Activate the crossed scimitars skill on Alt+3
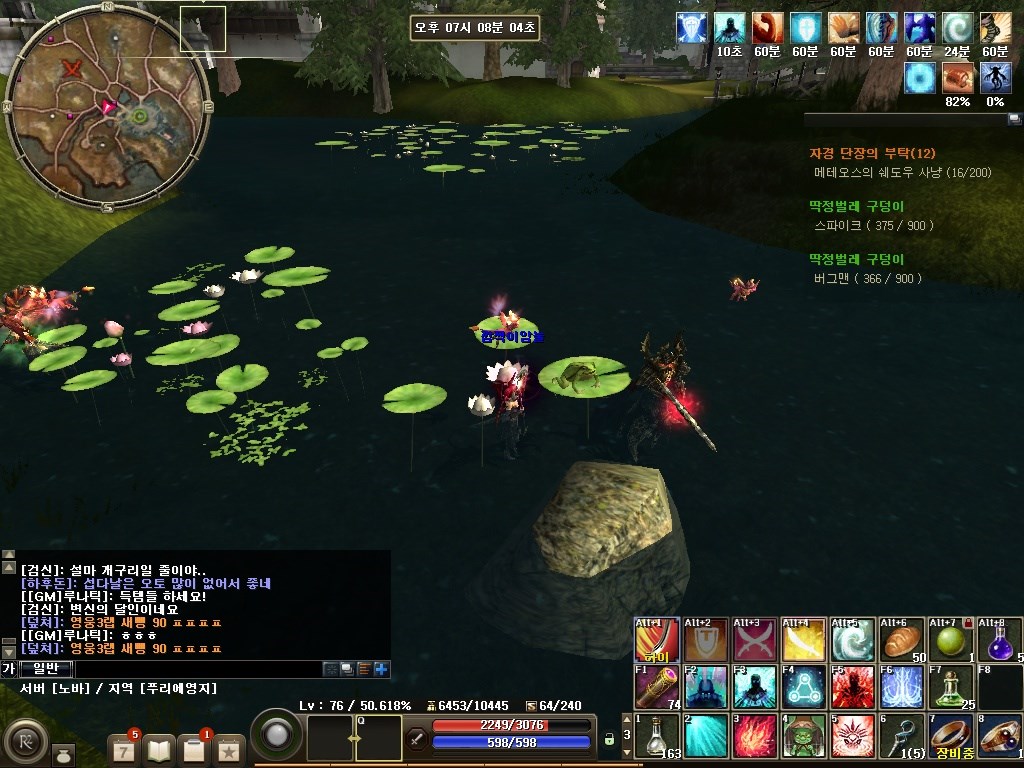Screen dimensions: 1024x768 pyautogui.click(x=755, y=640)
